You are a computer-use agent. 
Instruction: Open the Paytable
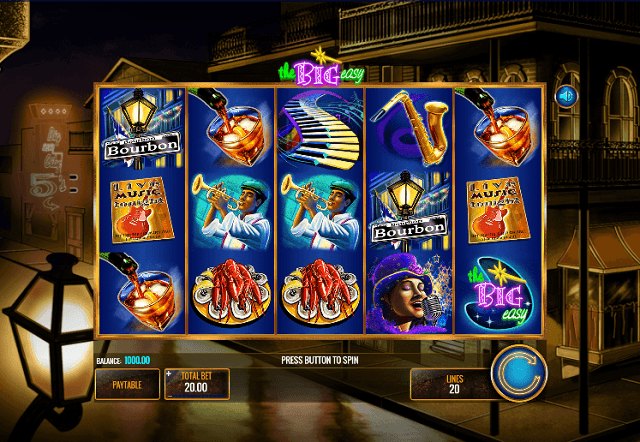pyautogui.click(x=126, y=383)
